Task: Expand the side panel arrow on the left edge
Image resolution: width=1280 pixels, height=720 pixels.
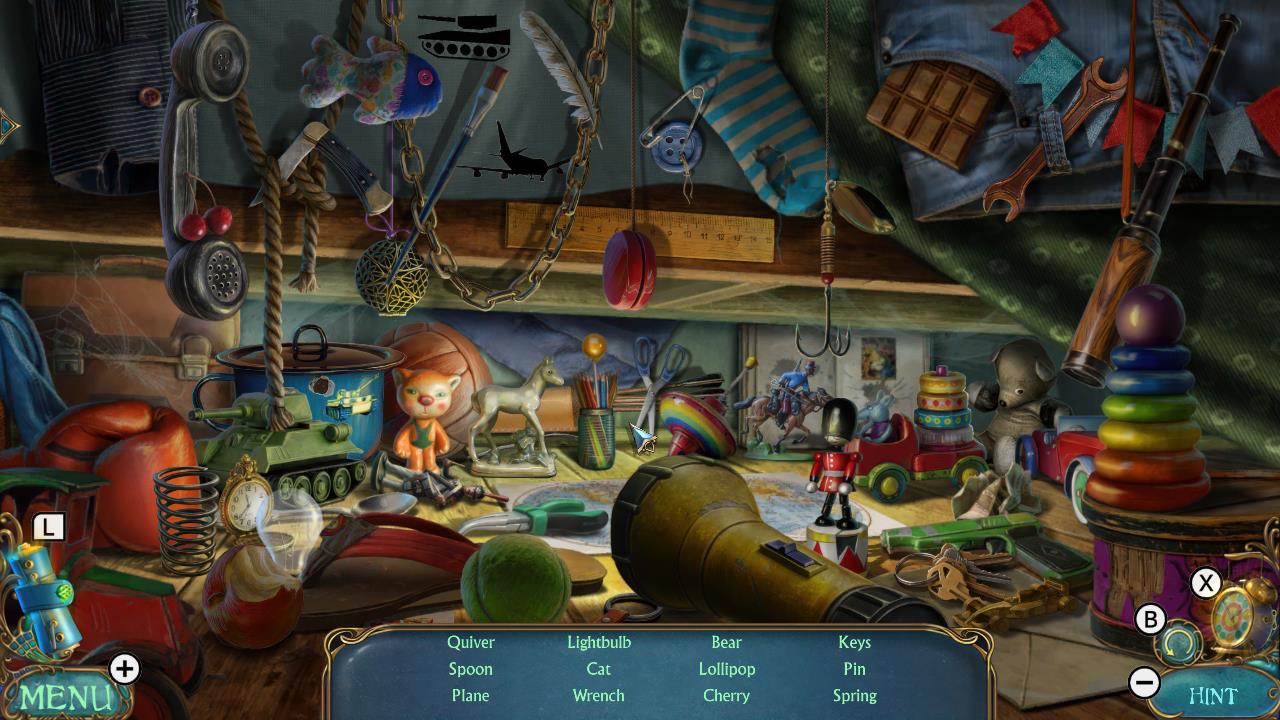Action: click(x=6, y=124)
